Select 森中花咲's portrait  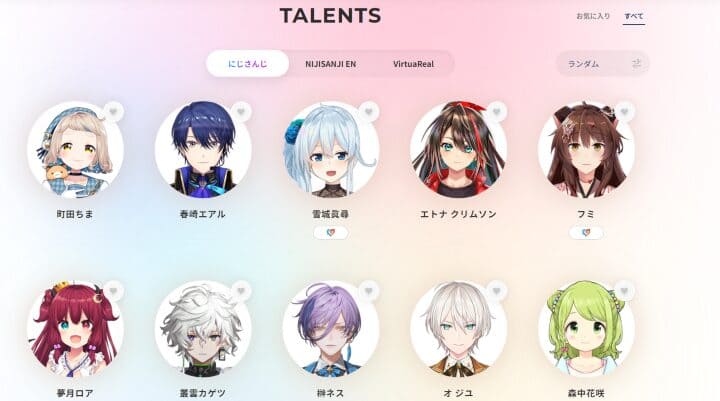(x=586, y=329)
